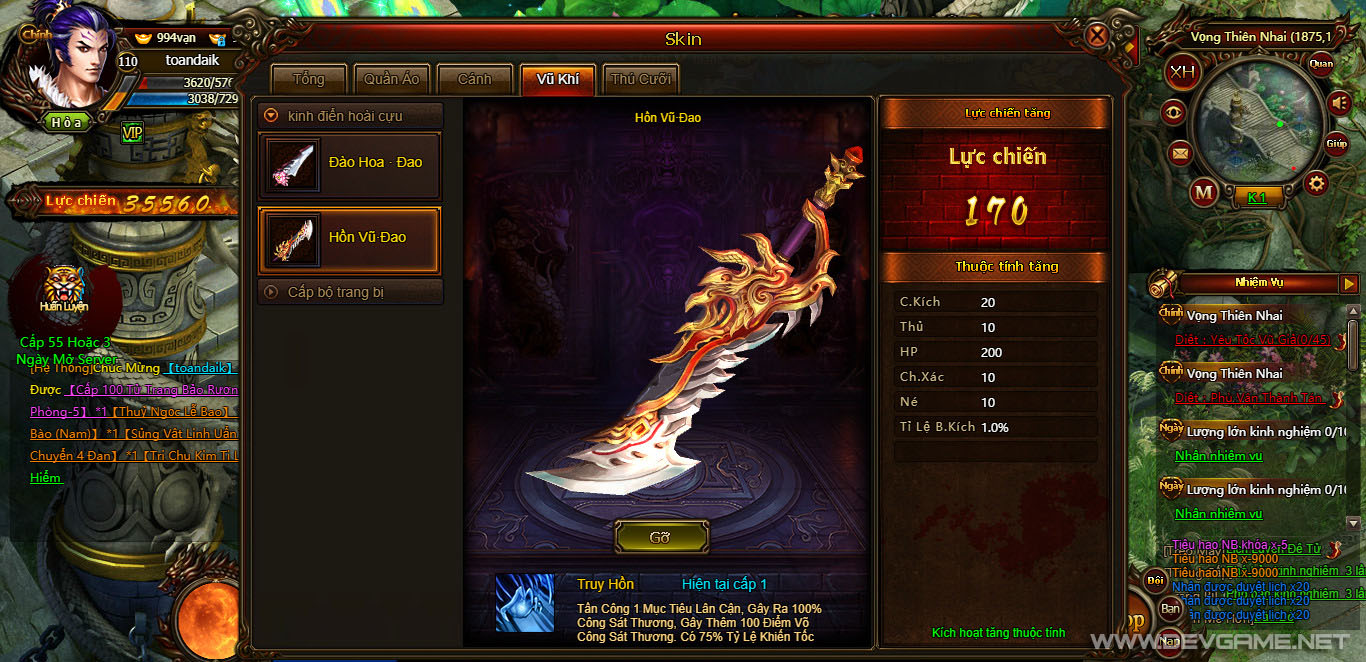The height and width of the screenshot is (662, 1366).
Task: Select the Cánh tab
Action: 475,80
